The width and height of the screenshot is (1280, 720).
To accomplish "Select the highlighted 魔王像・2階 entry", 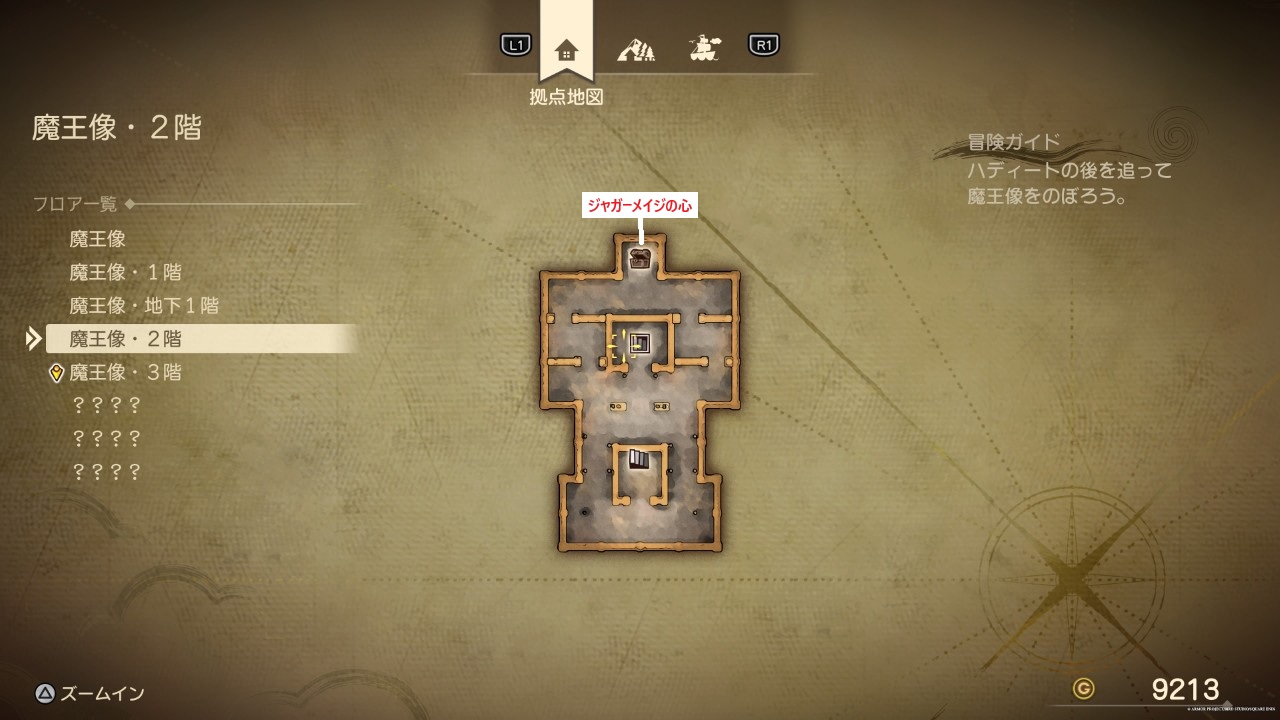I will point(125,339).
